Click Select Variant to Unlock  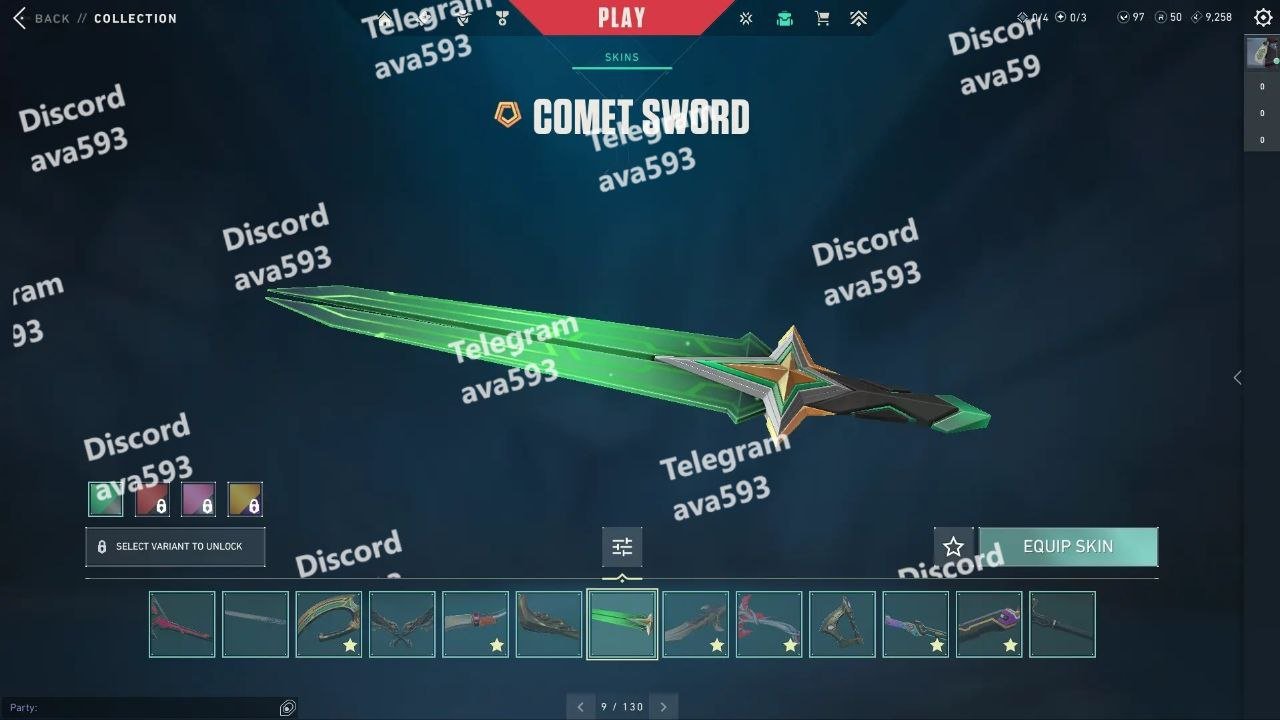[x=175, y=547]
